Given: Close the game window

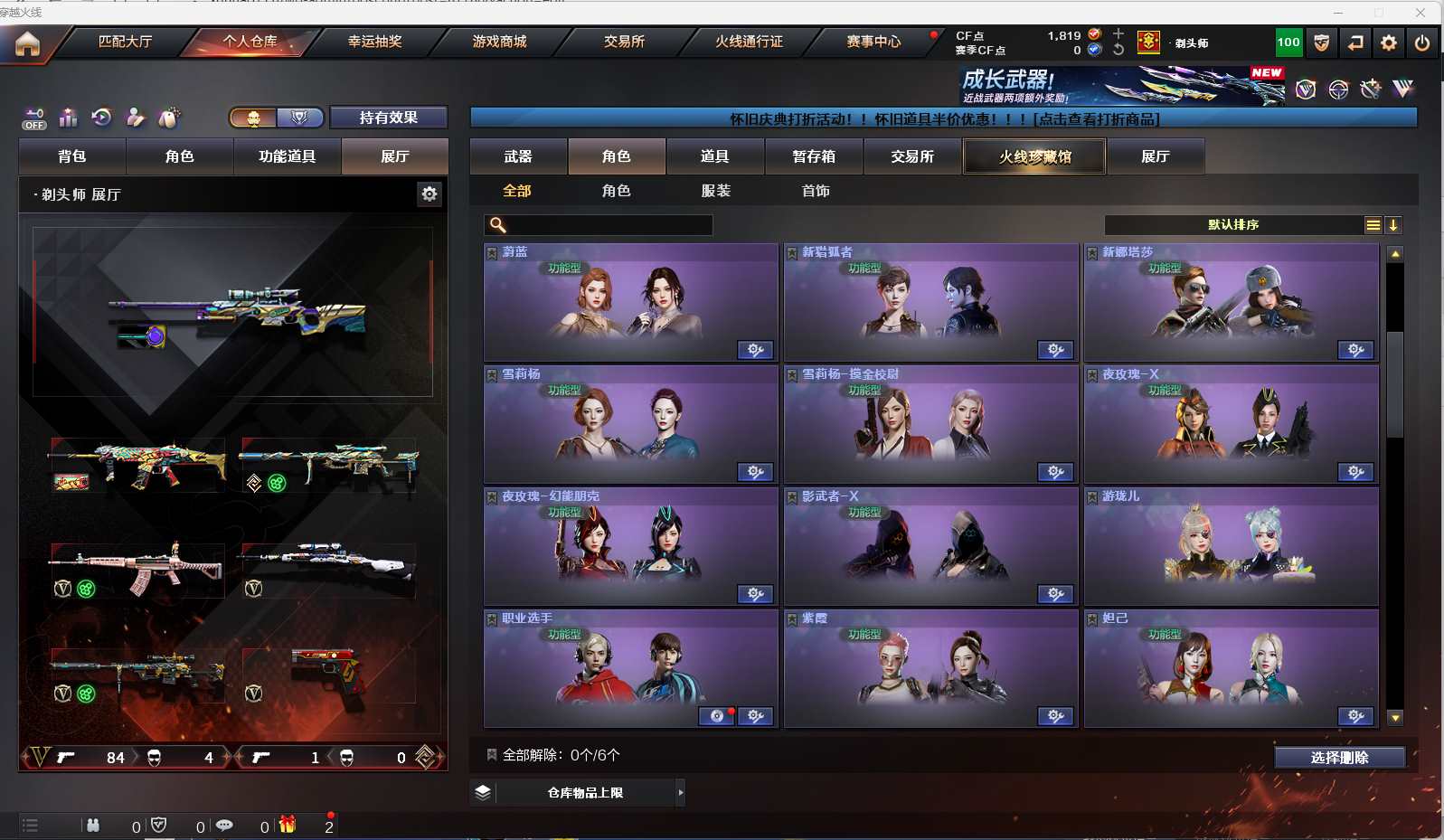Looking at the screenshot, I should (x=1420, y=13).
